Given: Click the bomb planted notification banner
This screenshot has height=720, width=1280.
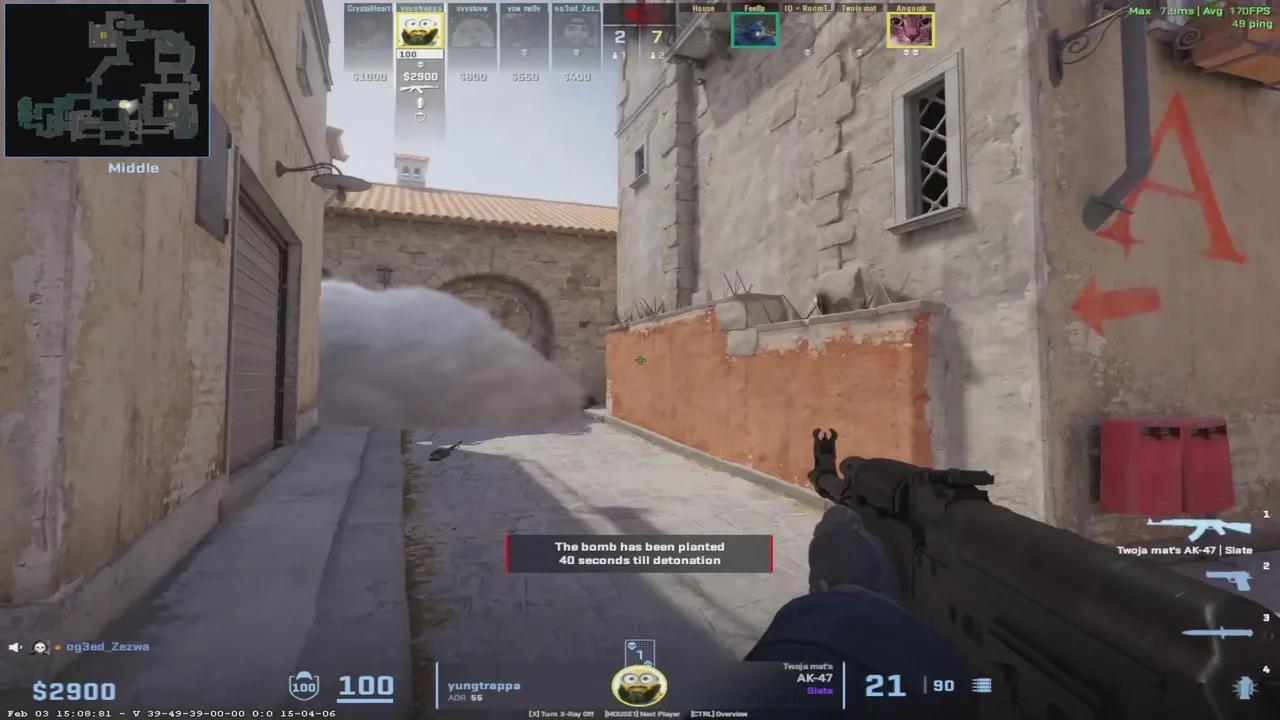Looking at the screenshot, I should pyautogui.click(x=640, y=553).
